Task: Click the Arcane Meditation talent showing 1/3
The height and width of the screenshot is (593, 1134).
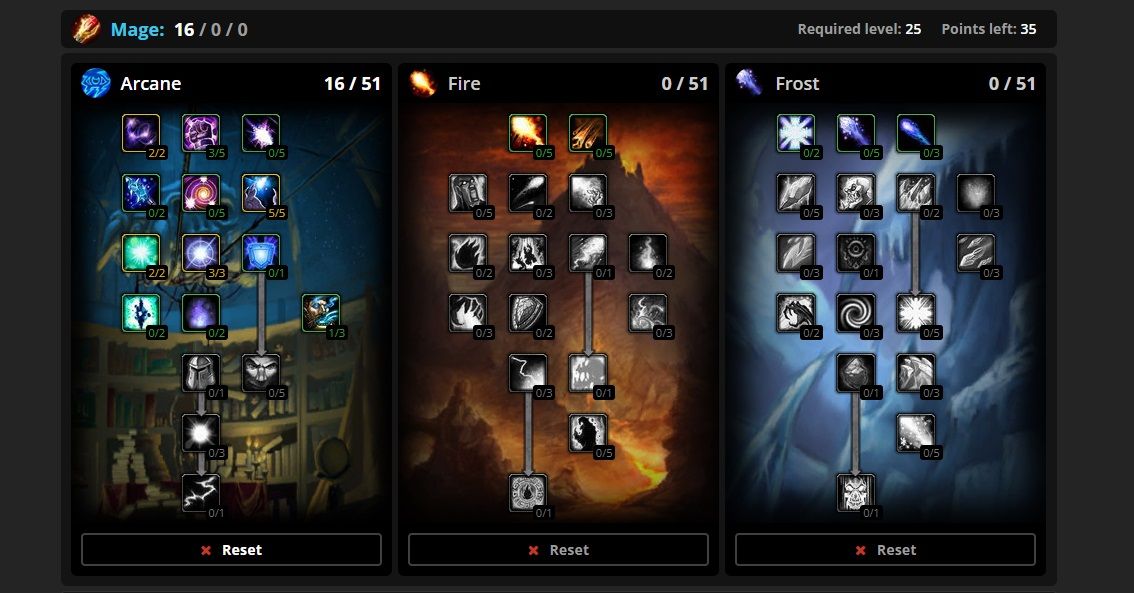Action: 321,313
